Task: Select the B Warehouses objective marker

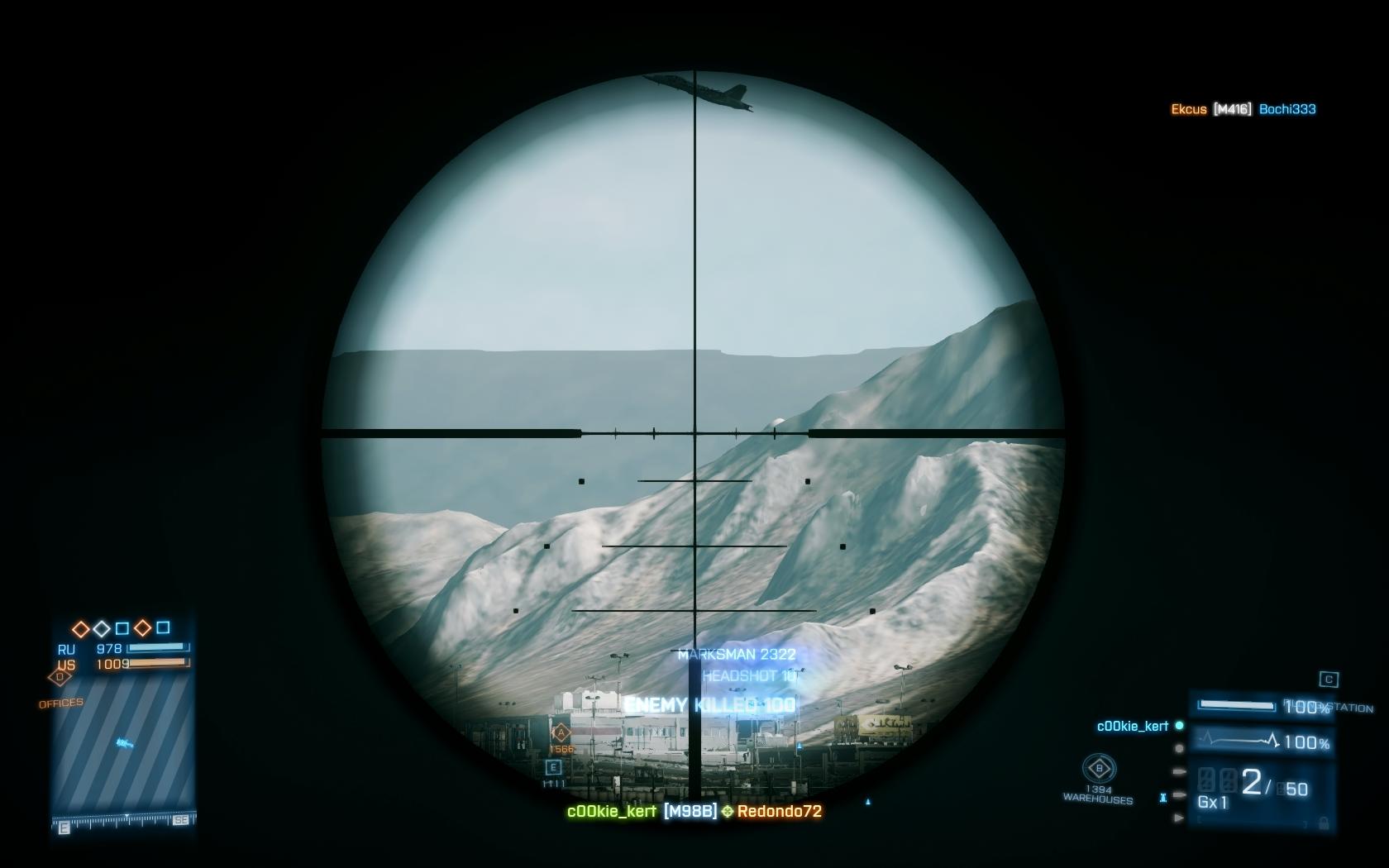Action: [1099, 769]
